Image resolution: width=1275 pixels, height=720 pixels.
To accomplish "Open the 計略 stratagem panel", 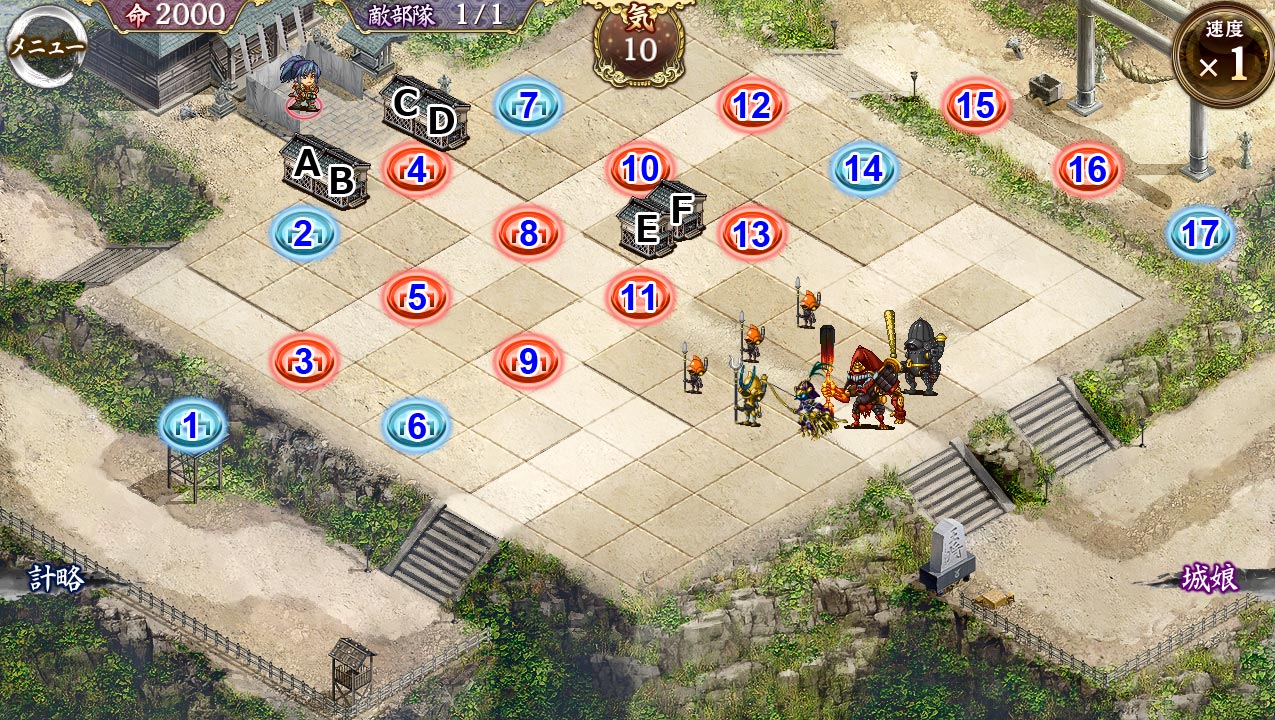I will click(x=57, y=579).
